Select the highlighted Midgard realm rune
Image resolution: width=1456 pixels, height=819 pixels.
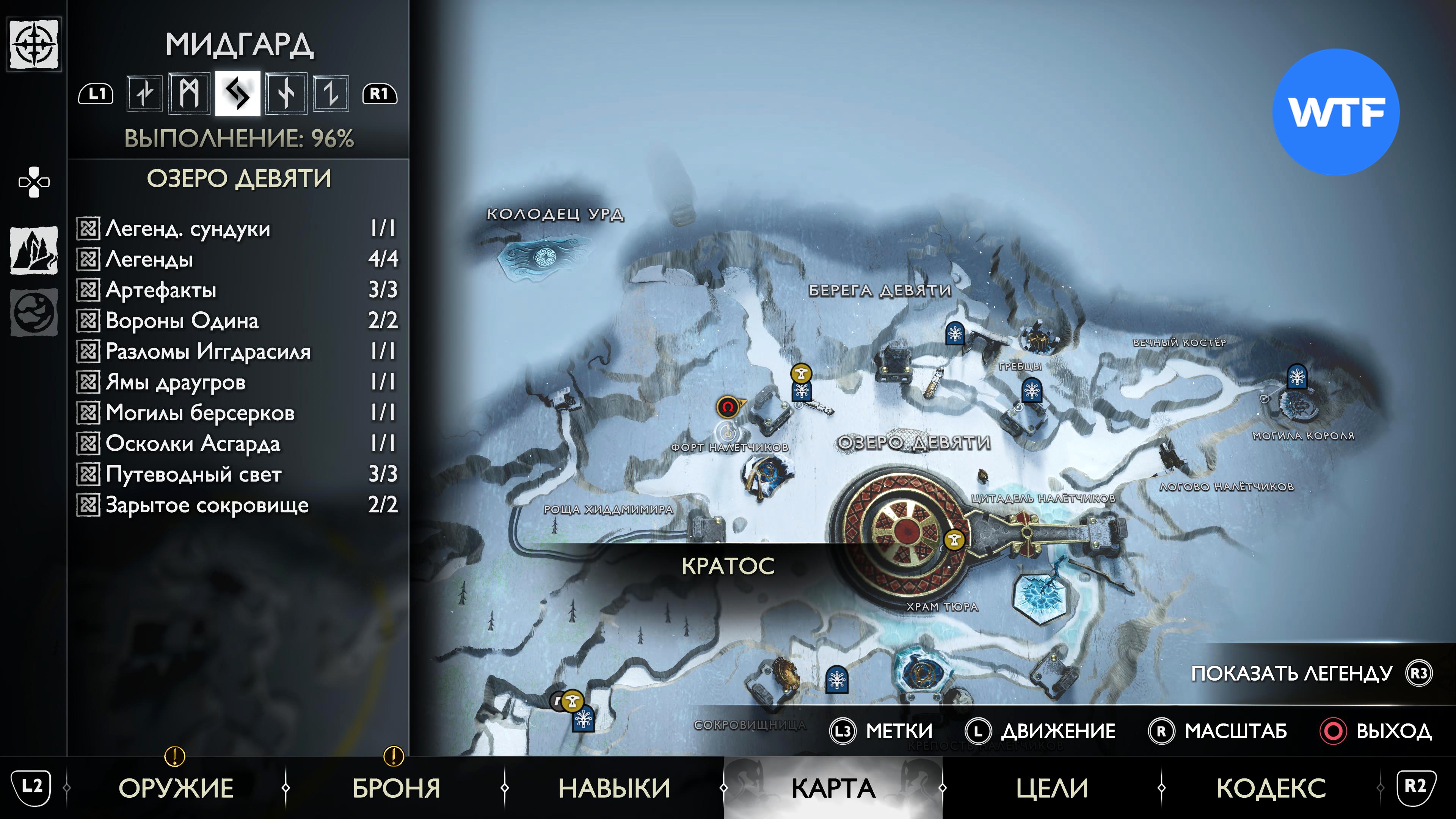[237, 93]
